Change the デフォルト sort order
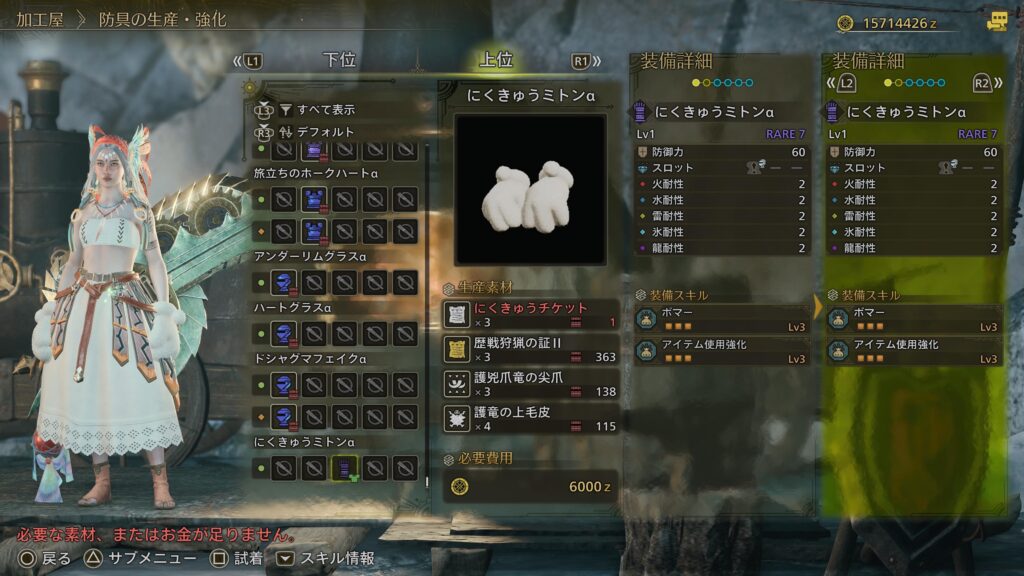This screenshot has height=576, width=1024. click(324, 132)
